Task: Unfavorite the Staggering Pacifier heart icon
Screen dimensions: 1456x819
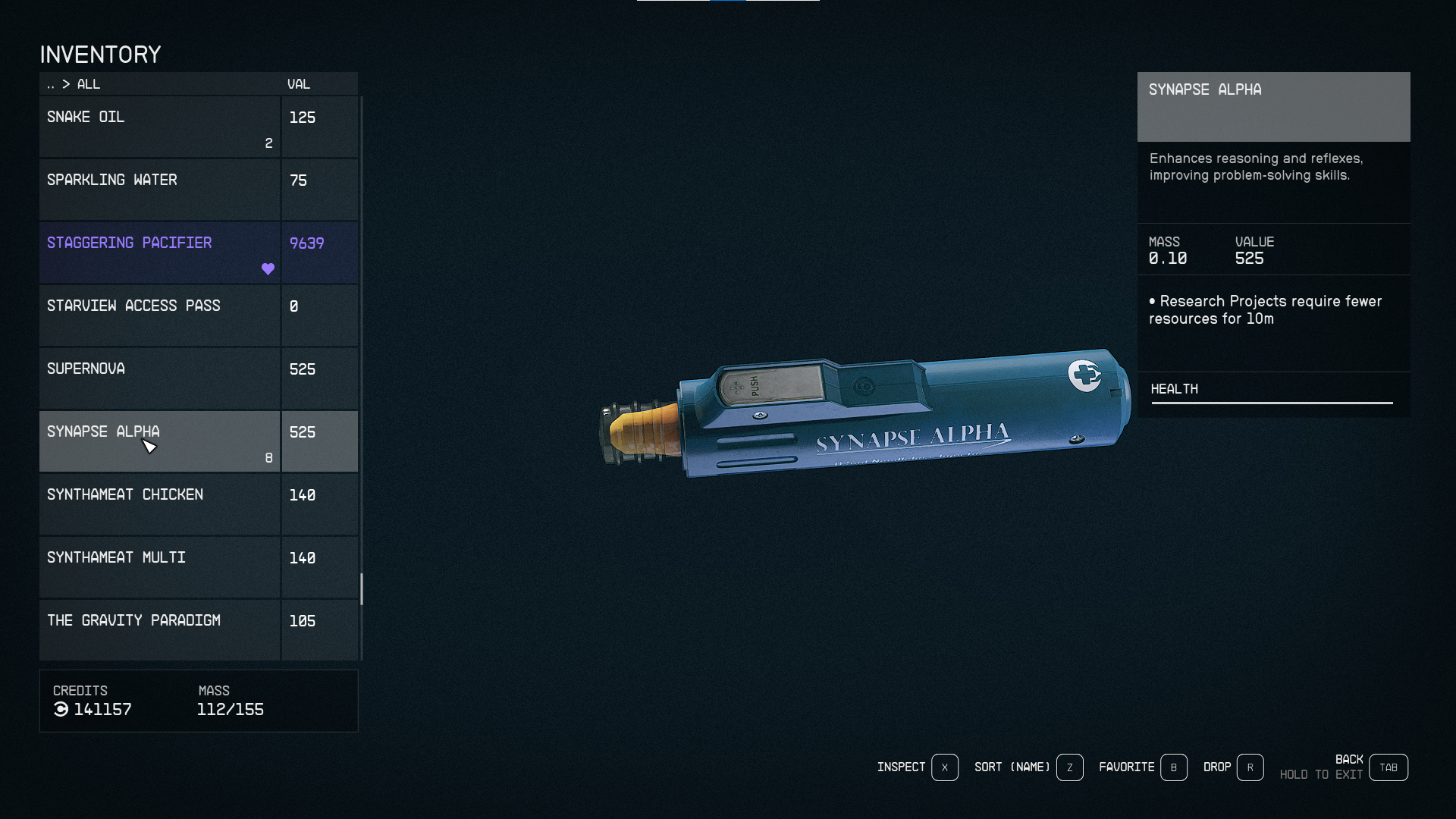Action: click(268, 268)
